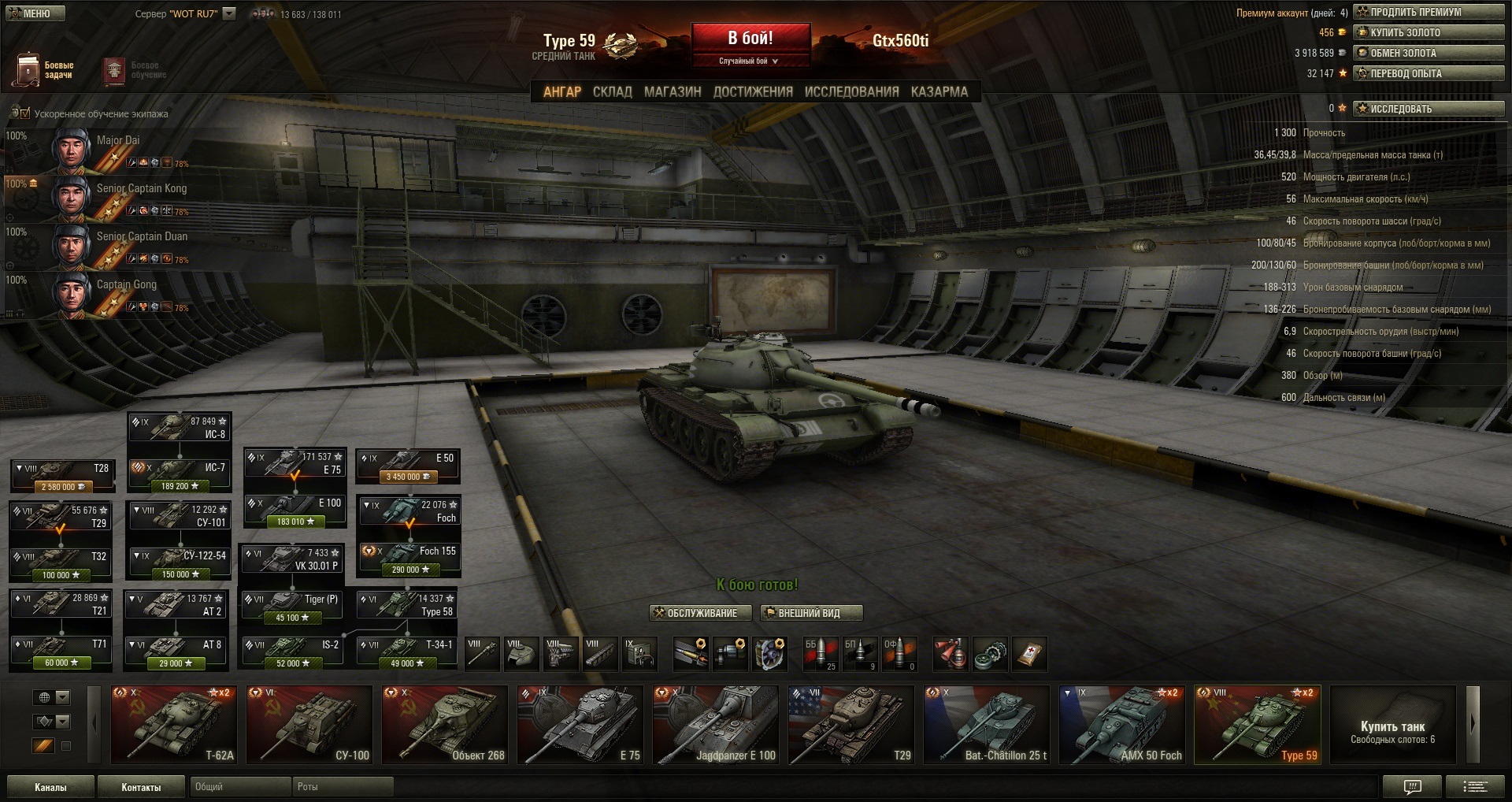The image size is (1512, 802).
Task: Open the Каналы chat button
Action: (x=50, y=786)
